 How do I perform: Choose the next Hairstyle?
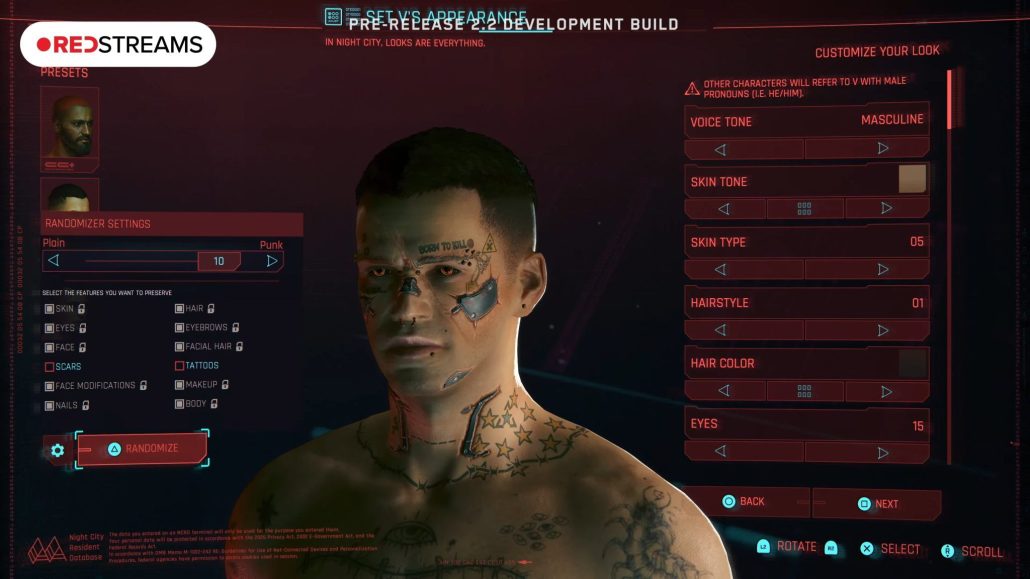[882, 330]
